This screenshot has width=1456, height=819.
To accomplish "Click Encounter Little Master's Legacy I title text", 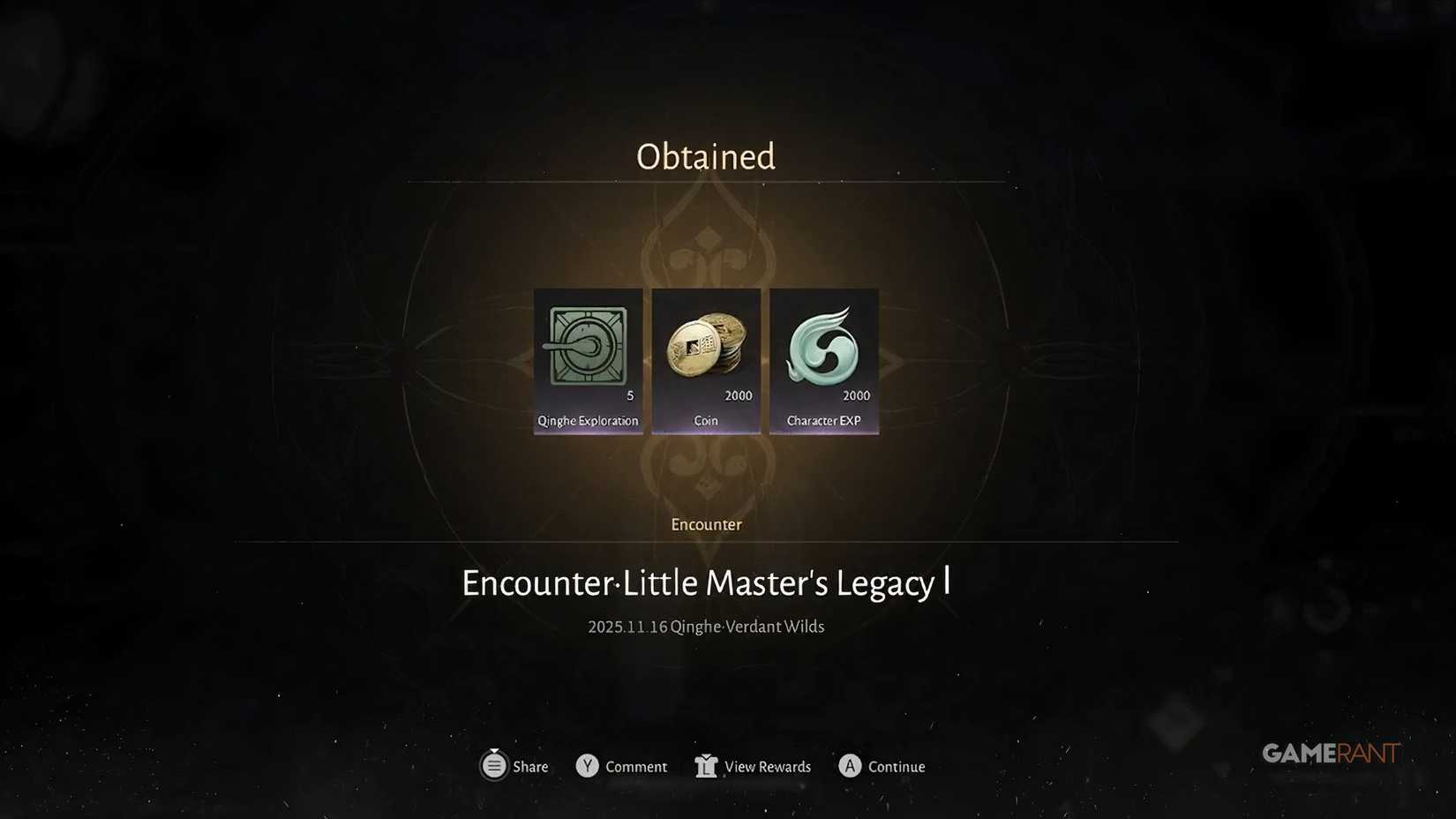I will 705,582.
